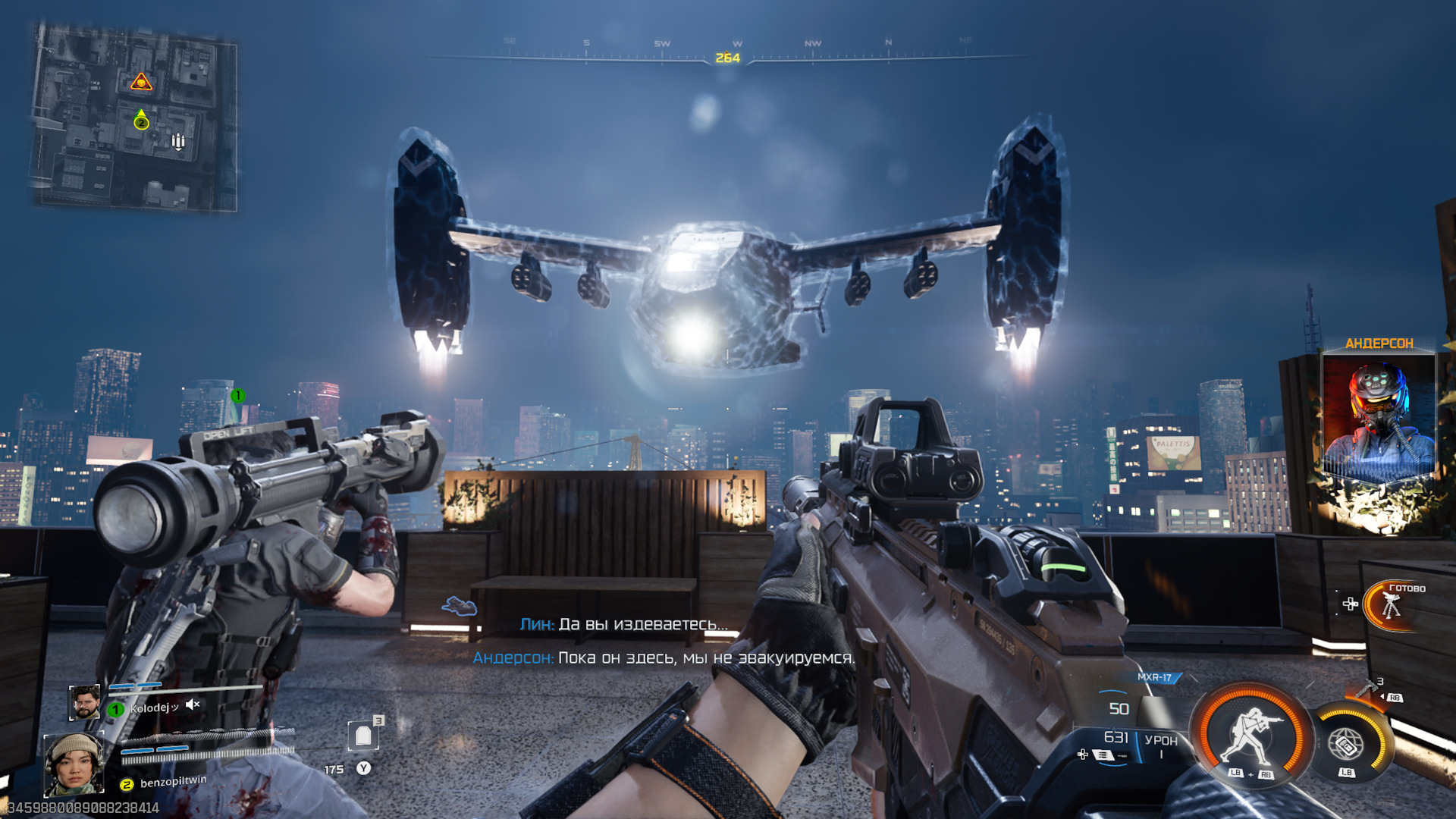Select the yellow player 2 marker on minimap
1456x819 pixels.
pos(141,121)
